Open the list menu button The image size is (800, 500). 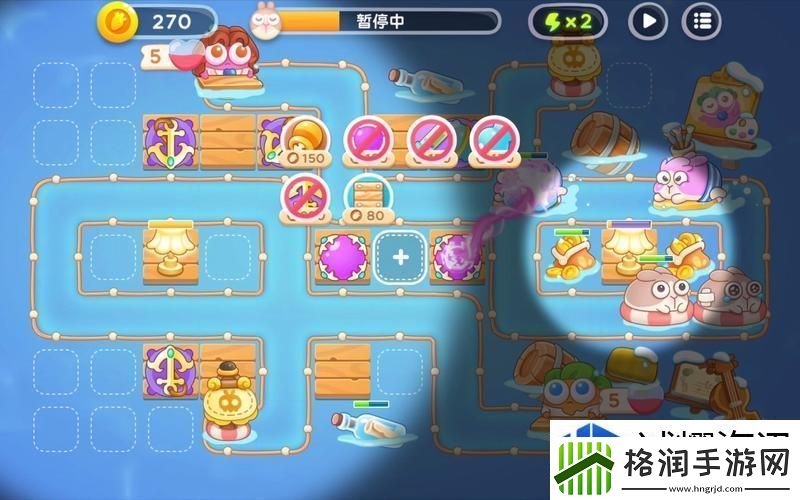click(701, 20)
